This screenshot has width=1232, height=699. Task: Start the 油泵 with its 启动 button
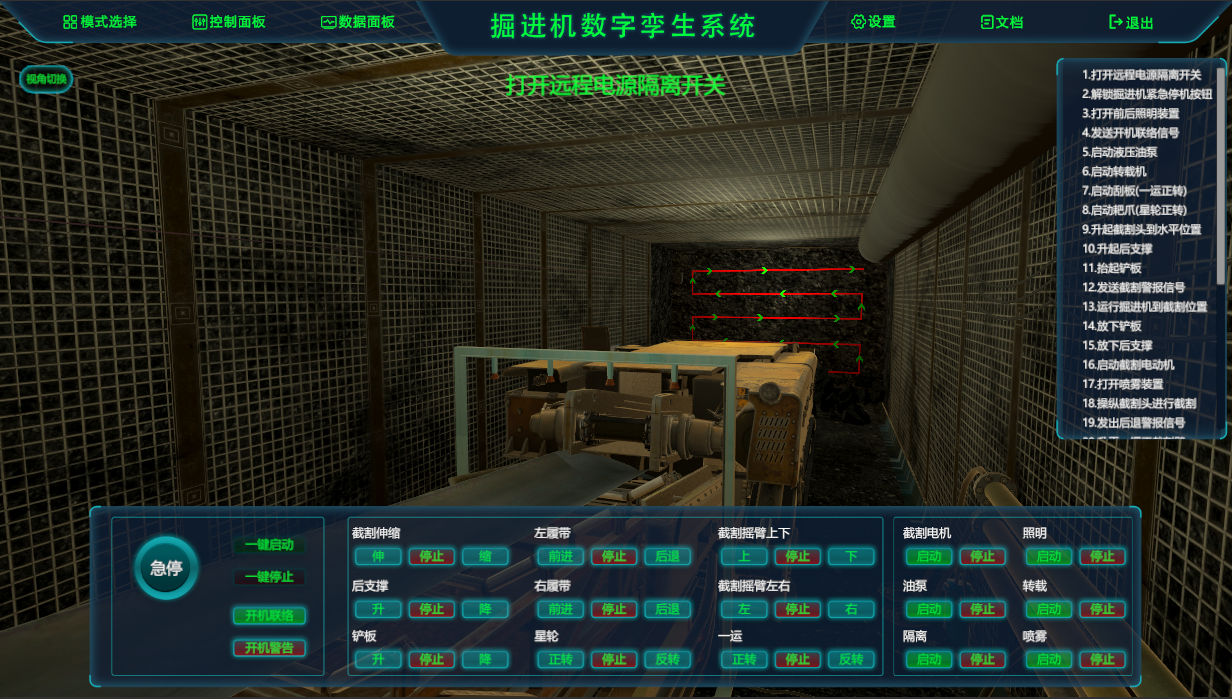(x=929, y=609)
